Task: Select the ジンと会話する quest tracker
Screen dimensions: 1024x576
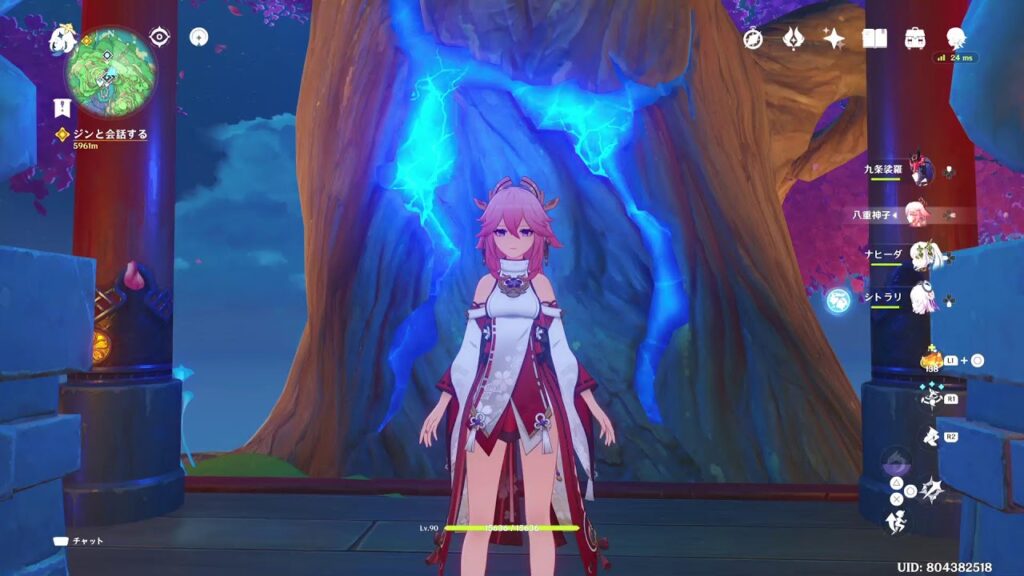Action: coord(102,134)
